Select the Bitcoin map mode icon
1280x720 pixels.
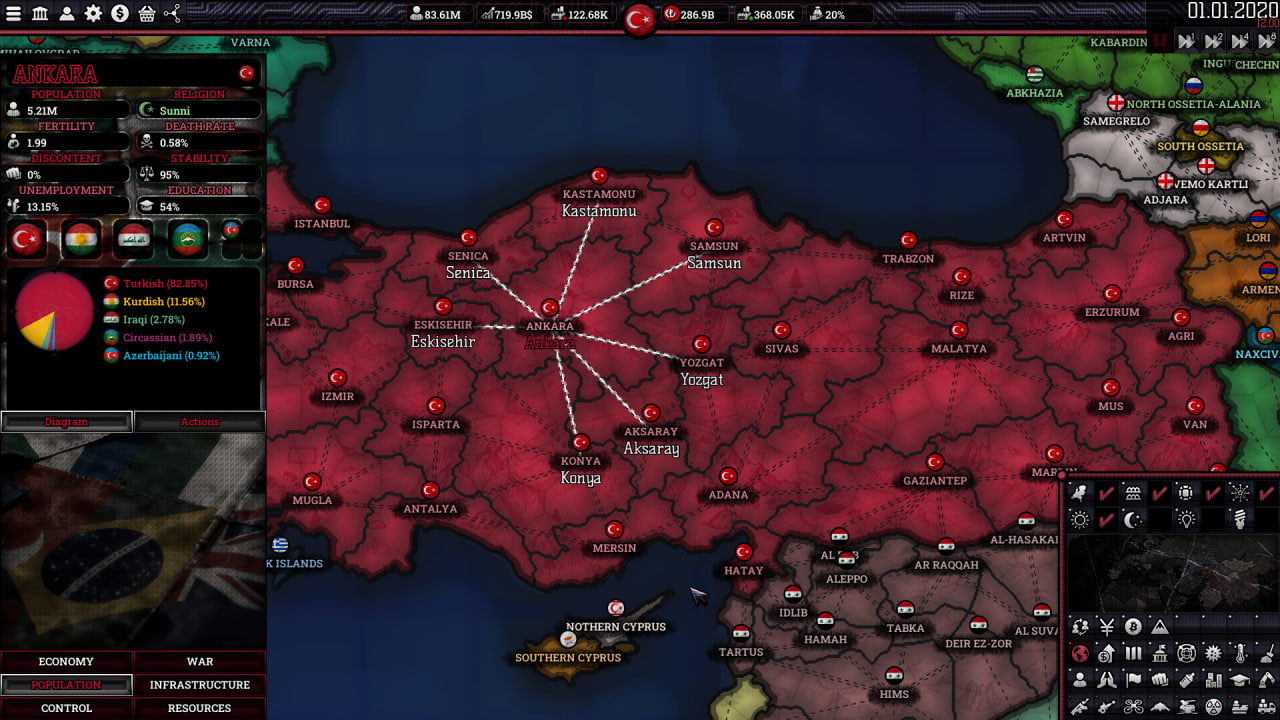(1133, 627)
